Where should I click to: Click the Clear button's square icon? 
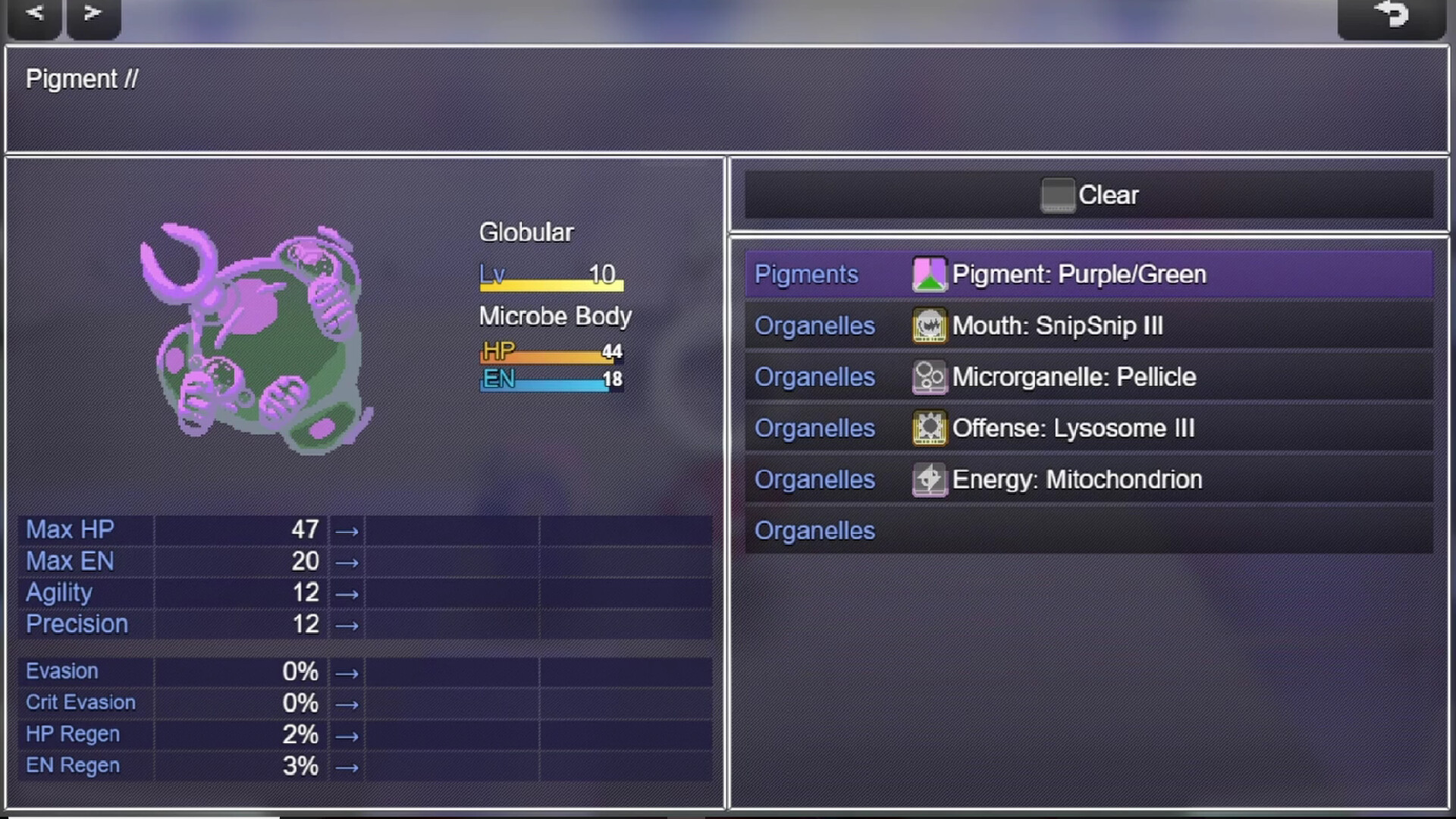[1059, 194]
